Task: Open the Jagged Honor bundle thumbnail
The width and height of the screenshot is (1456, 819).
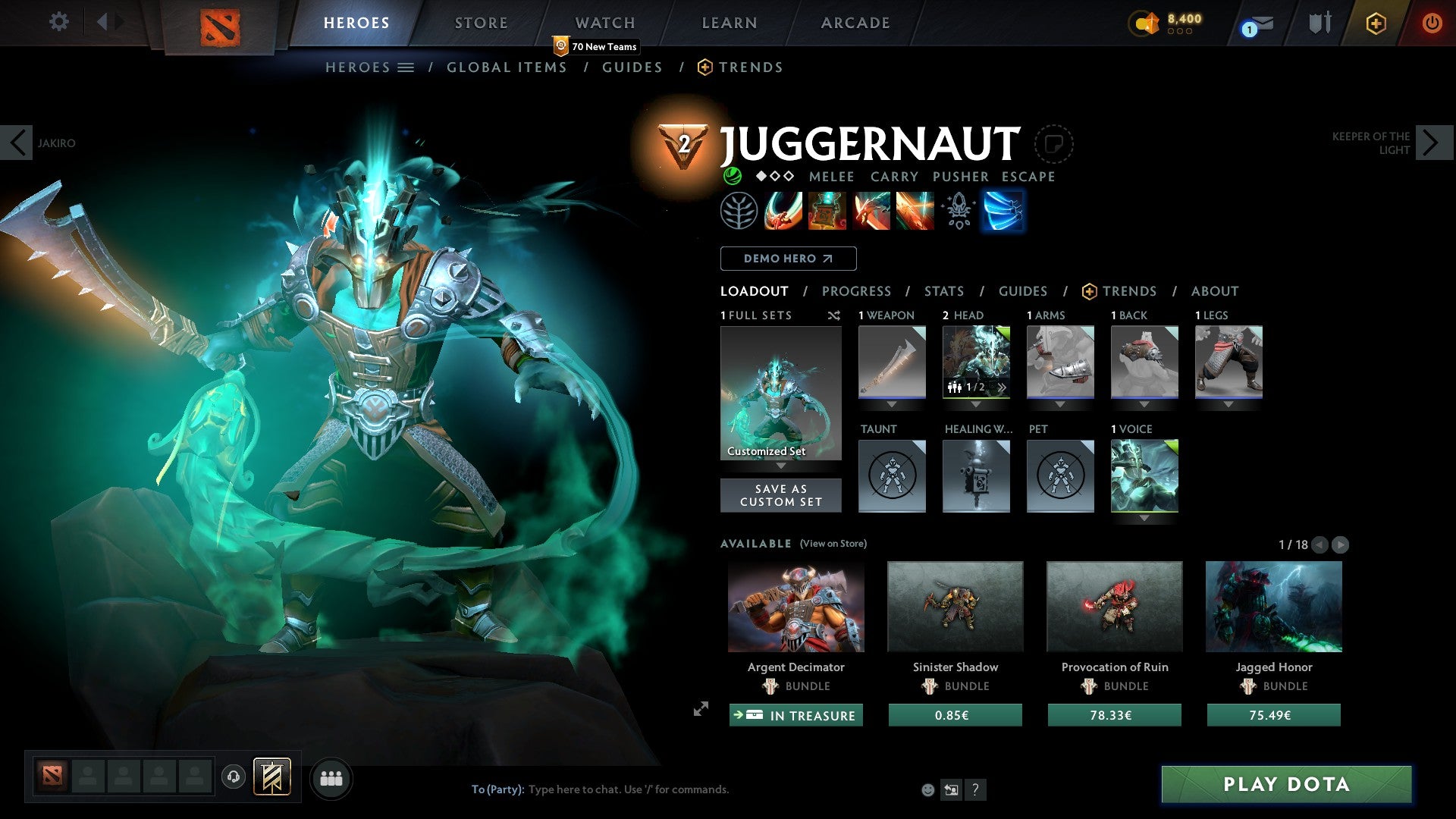Action: [x=1273, y=606]
